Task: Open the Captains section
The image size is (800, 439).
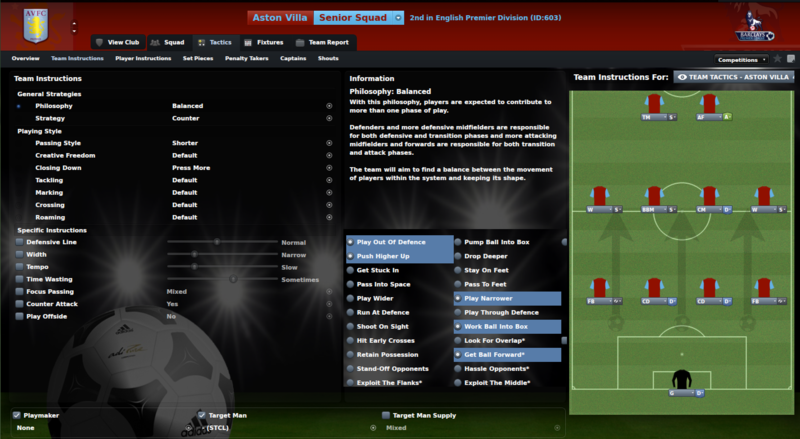Action: pyautogui.click(x=293, y=59)
